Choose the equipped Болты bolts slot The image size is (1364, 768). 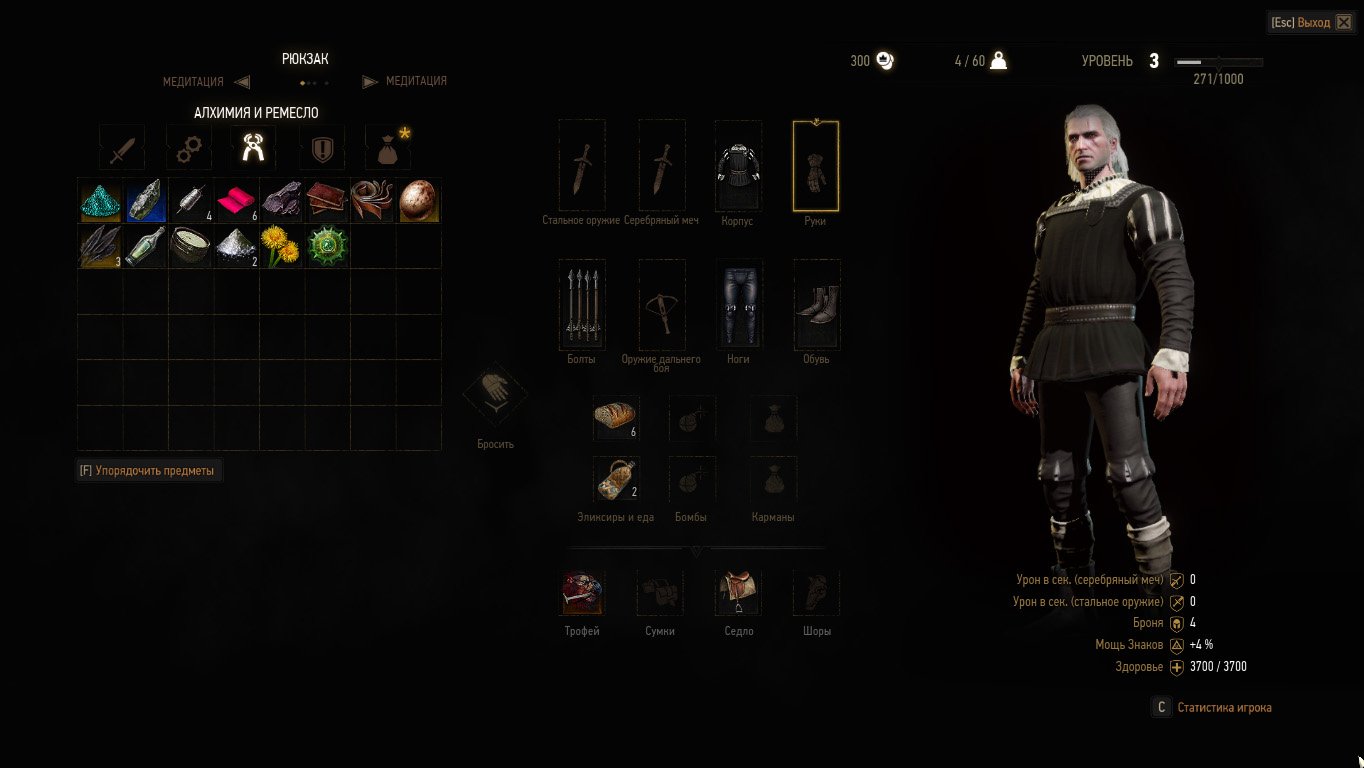coord(582,303)
